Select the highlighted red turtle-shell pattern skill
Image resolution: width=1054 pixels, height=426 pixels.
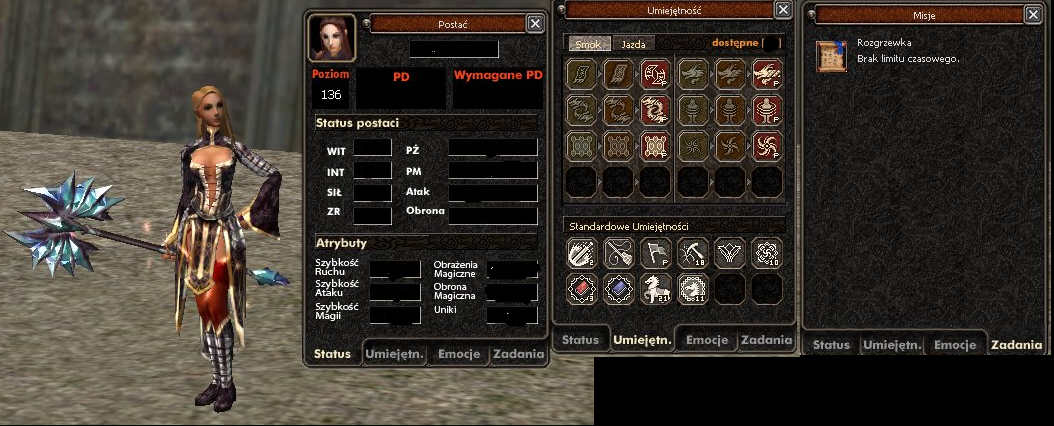coord(655,146)
